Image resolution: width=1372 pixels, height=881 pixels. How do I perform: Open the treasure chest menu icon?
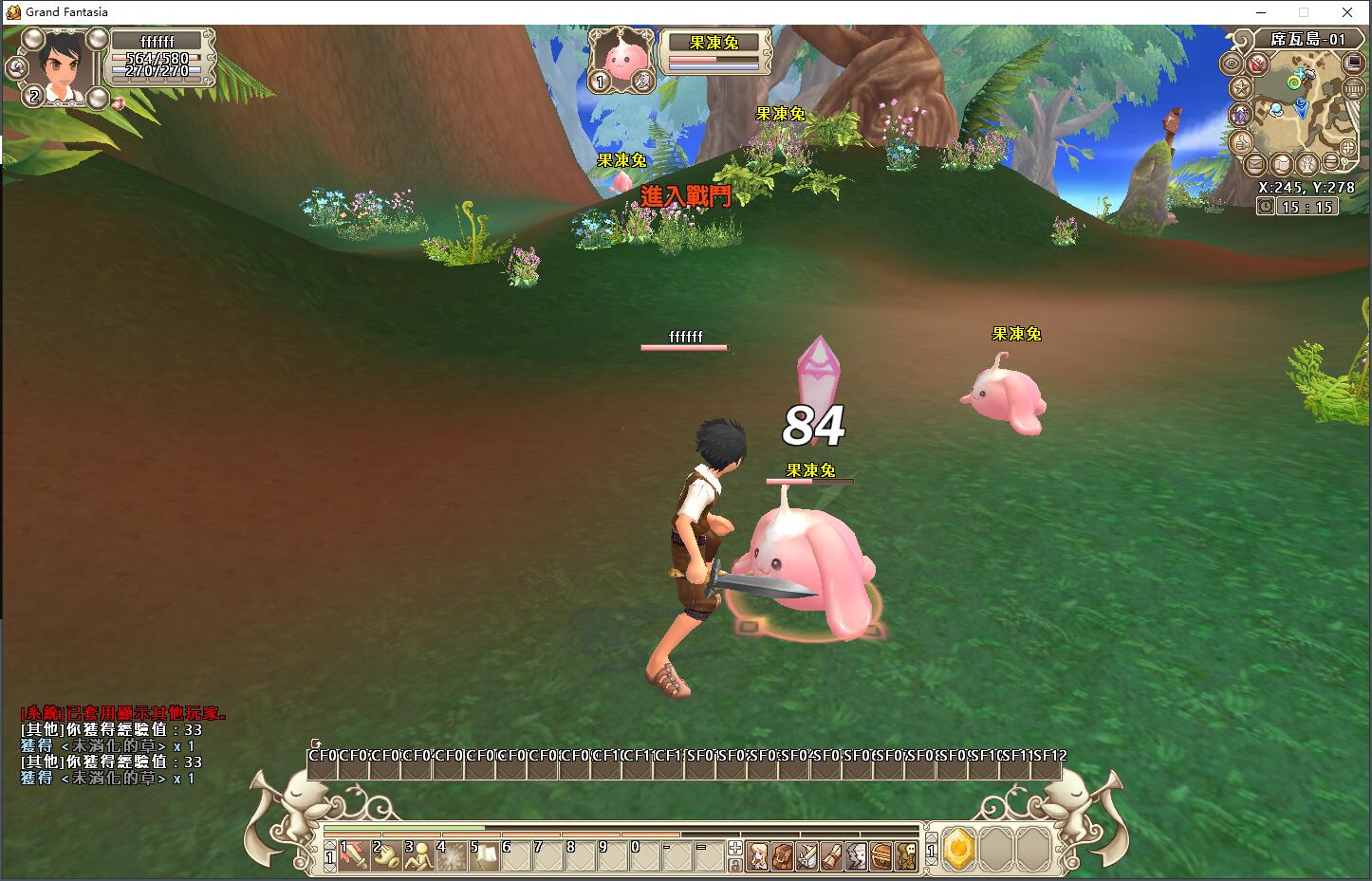pyautogui.click(x=881, y=855)
